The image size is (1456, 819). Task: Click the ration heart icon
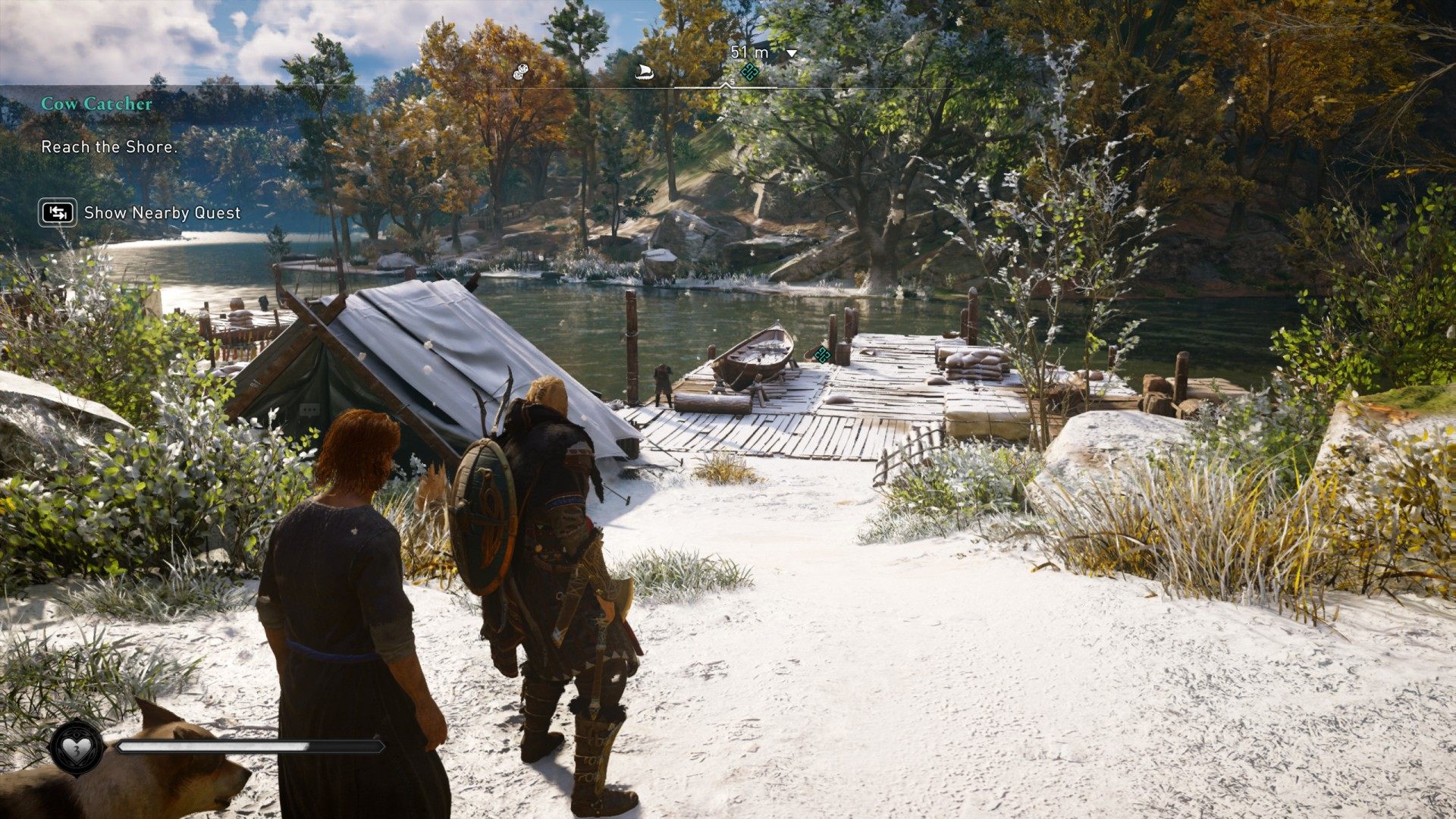[76, 748]
